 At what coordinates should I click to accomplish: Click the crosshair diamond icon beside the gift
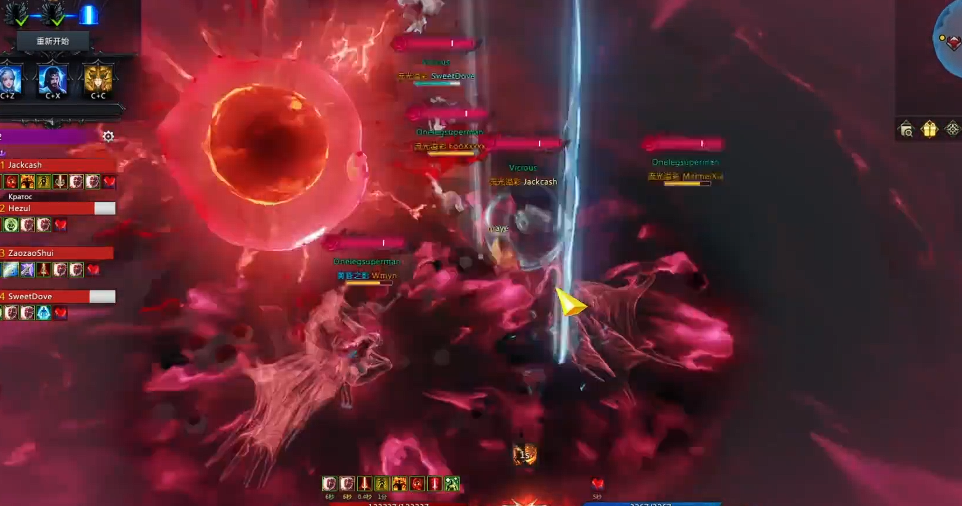click(952, 129)
